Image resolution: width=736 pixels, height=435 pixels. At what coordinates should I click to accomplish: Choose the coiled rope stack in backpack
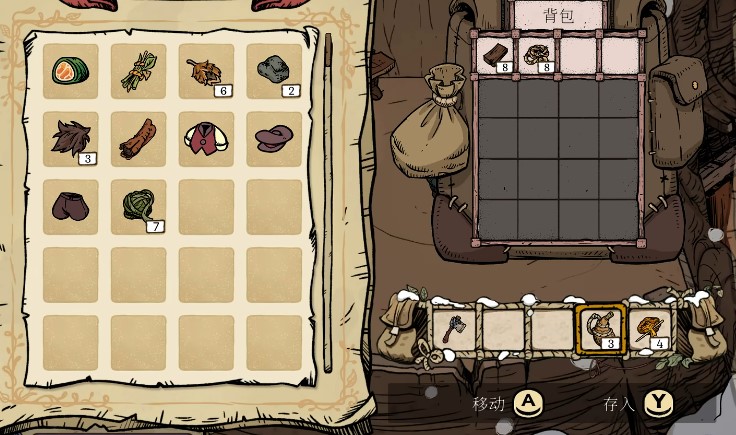click(538, 54)
